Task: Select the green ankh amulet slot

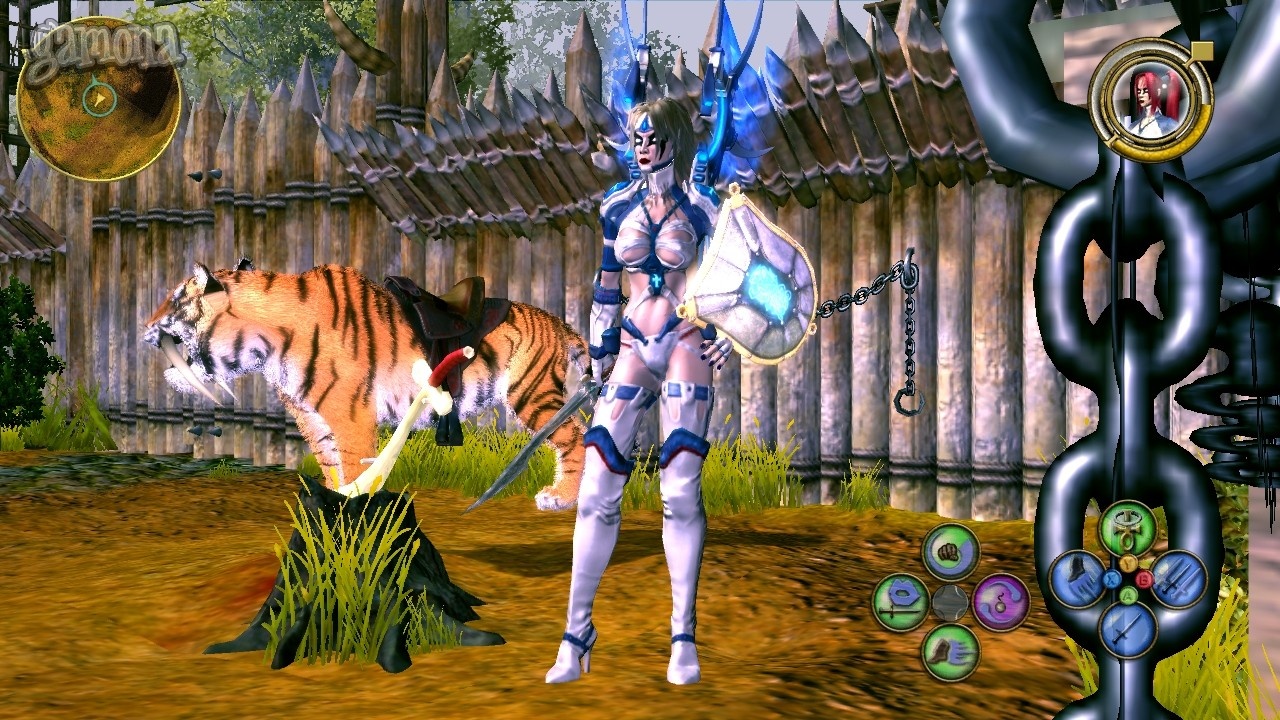Action: pyautogui.click(x=1128, y=529)
